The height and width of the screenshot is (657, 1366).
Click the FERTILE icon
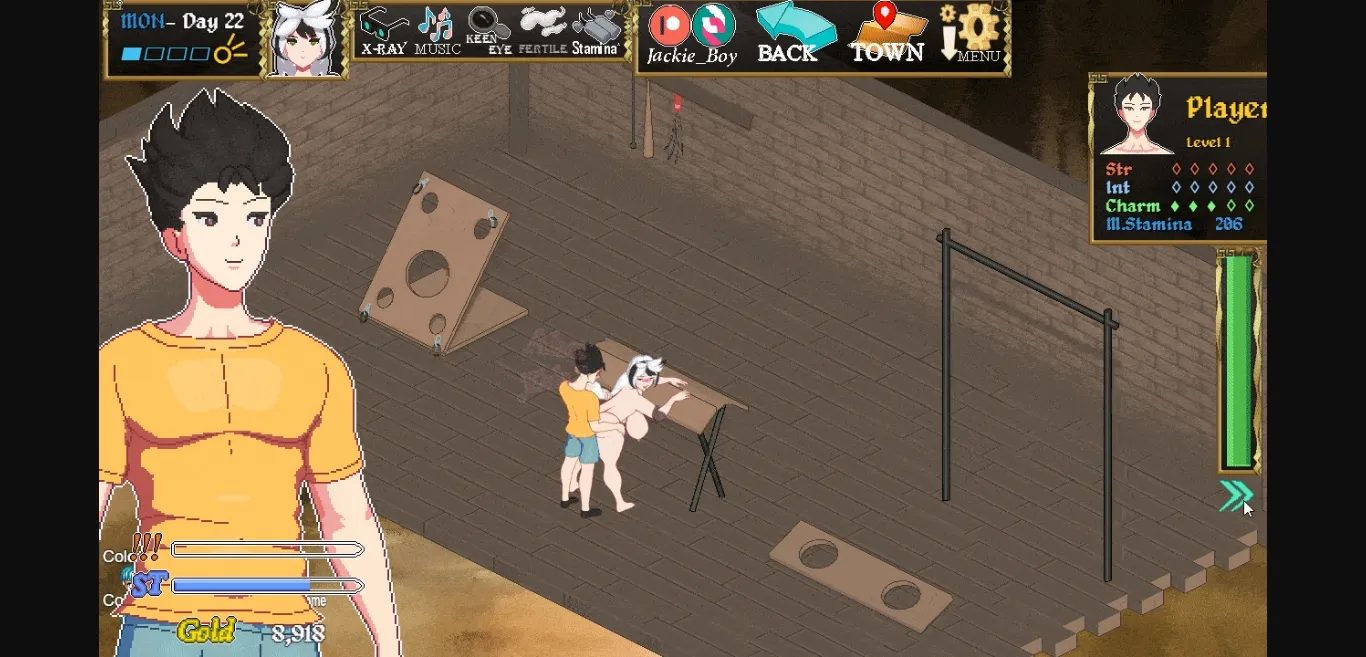coord(543,31)
